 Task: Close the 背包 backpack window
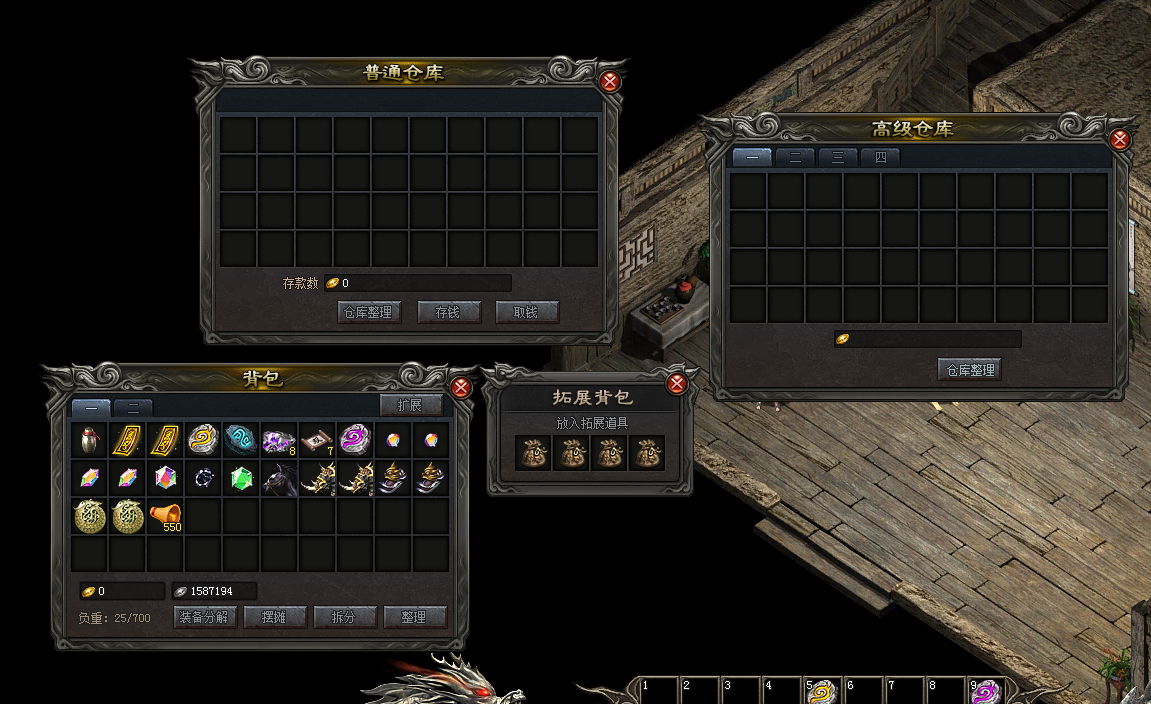point(461,387)
